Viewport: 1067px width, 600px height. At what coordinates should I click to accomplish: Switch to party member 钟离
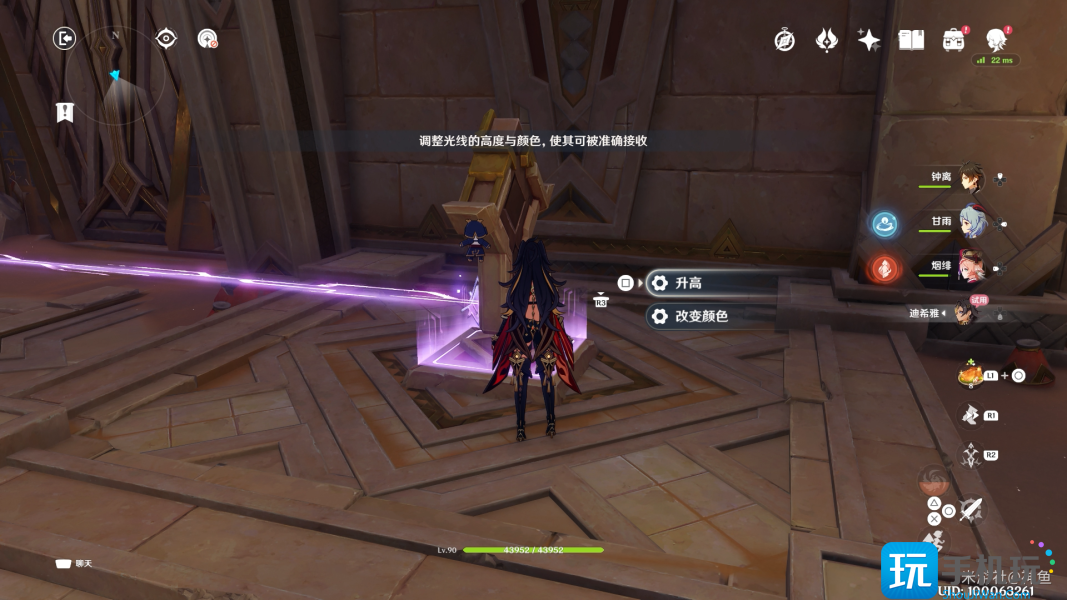click(x=972, y=178)
